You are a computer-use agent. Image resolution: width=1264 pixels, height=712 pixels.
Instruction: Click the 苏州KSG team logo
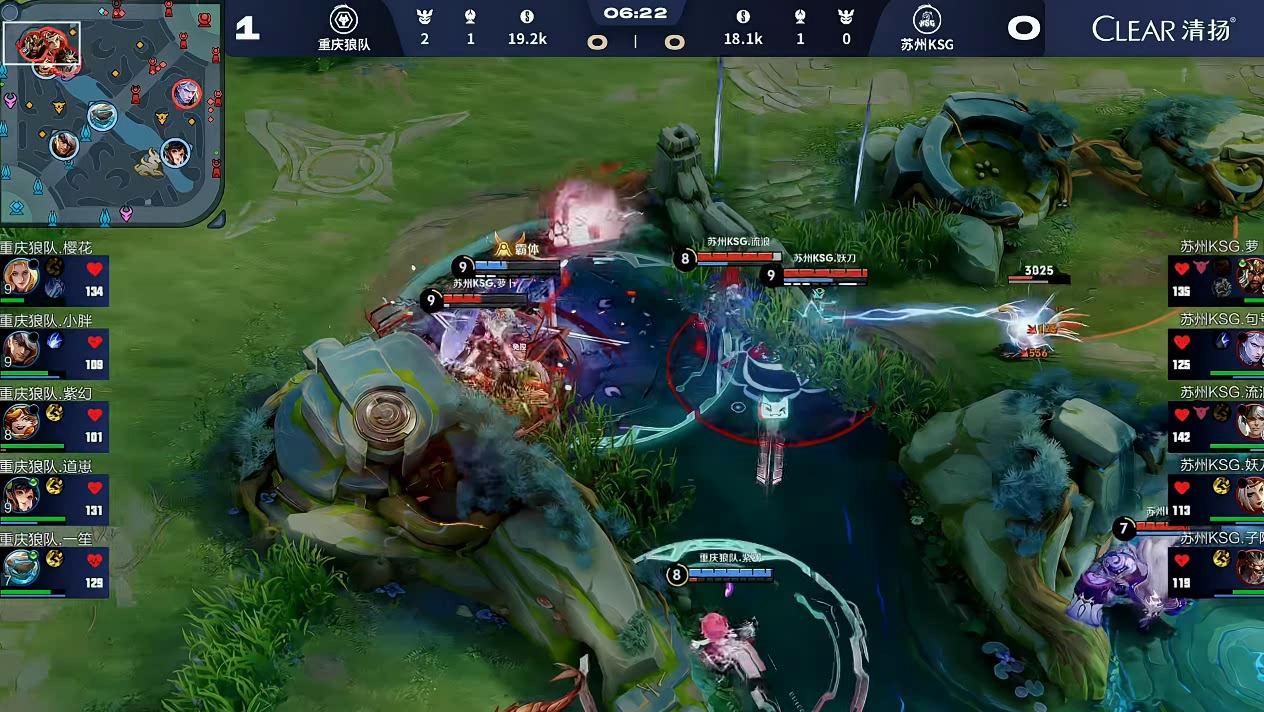point(926,20)
